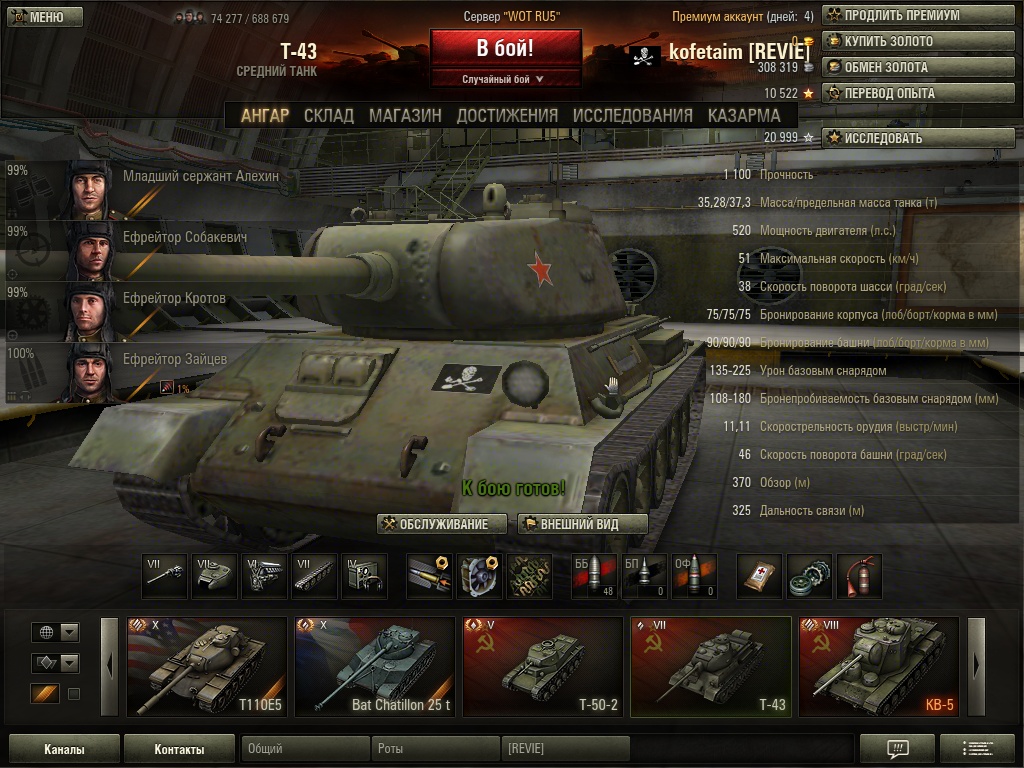
Task: Select the T110E5 tank in carousel
Action: (207, 667)
